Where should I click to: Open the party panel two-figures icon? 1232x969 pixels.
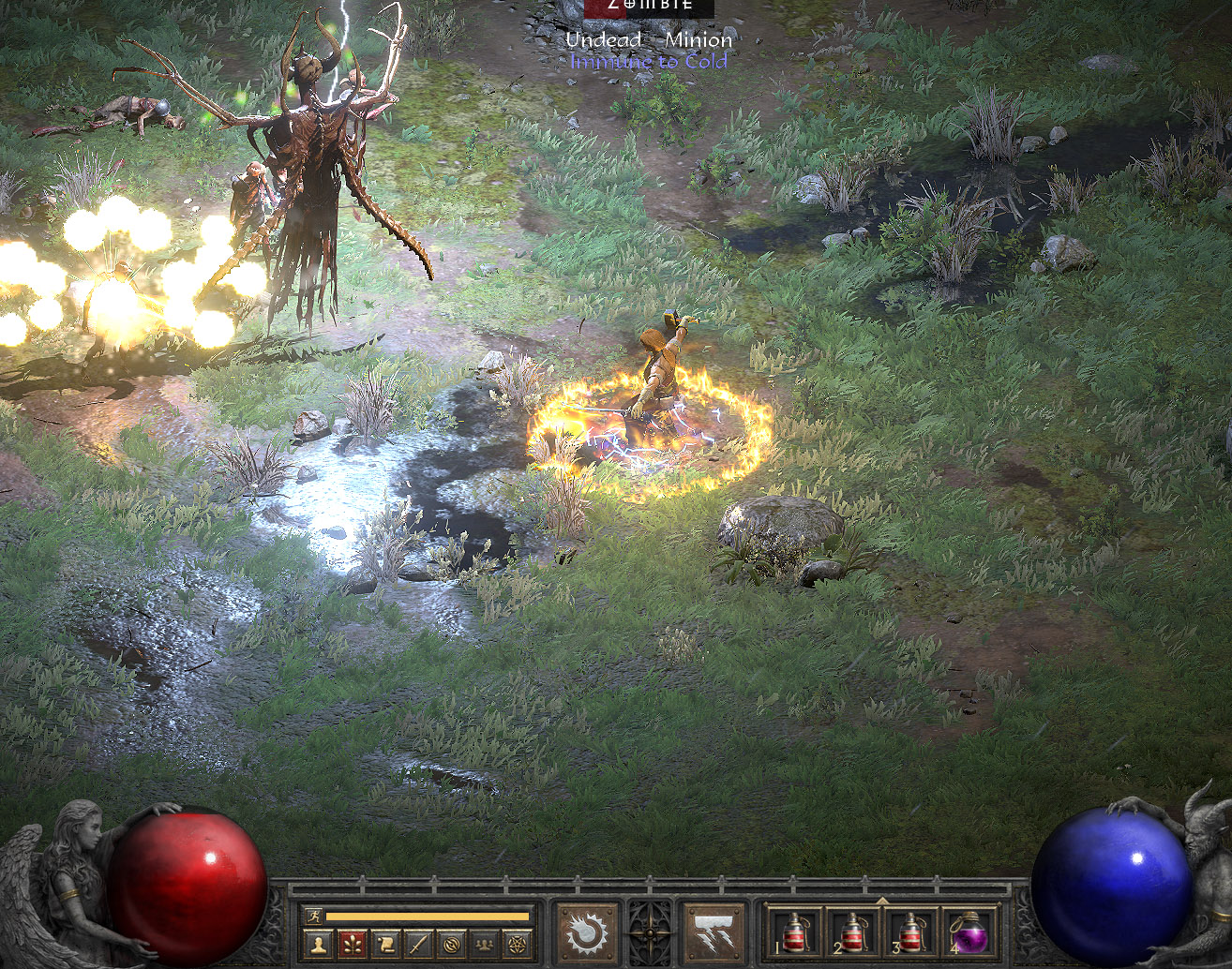pyautogui.click(x=485, y=945)
